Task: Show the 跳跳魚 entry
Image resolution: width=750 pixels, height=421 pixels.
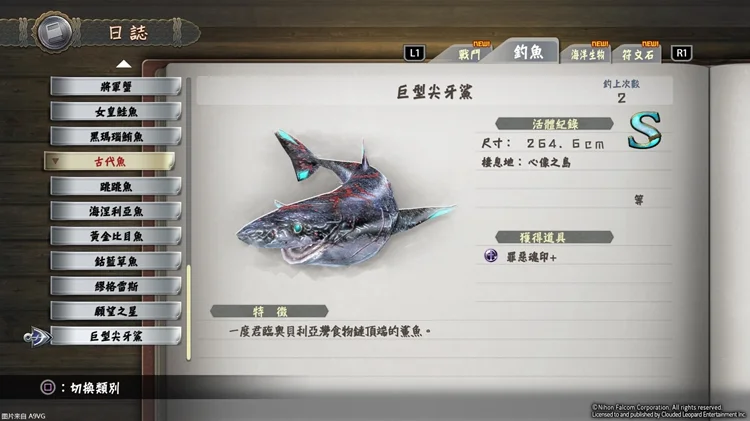Action: (115, 186)
